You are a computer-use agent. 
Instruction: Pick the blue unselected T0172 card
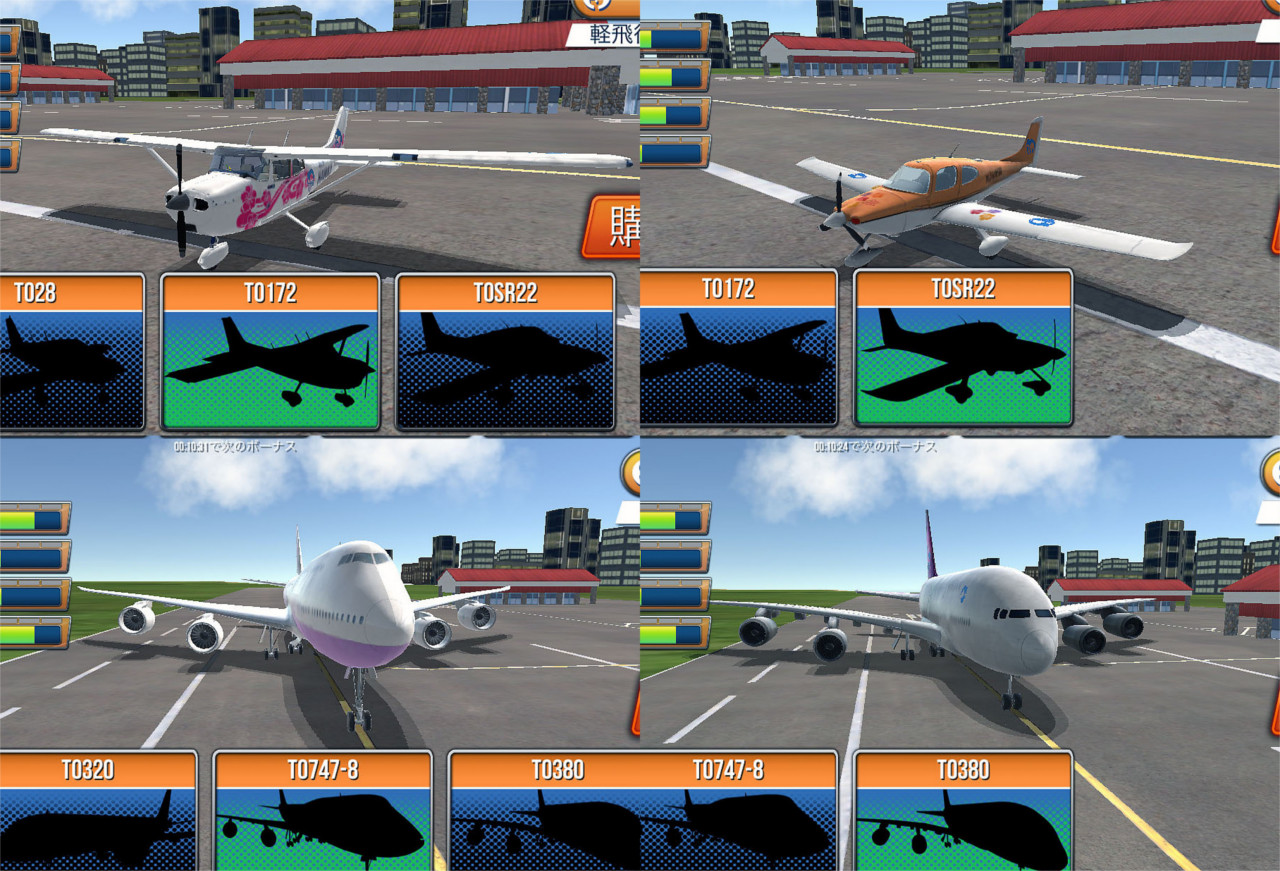coord(738,350)
